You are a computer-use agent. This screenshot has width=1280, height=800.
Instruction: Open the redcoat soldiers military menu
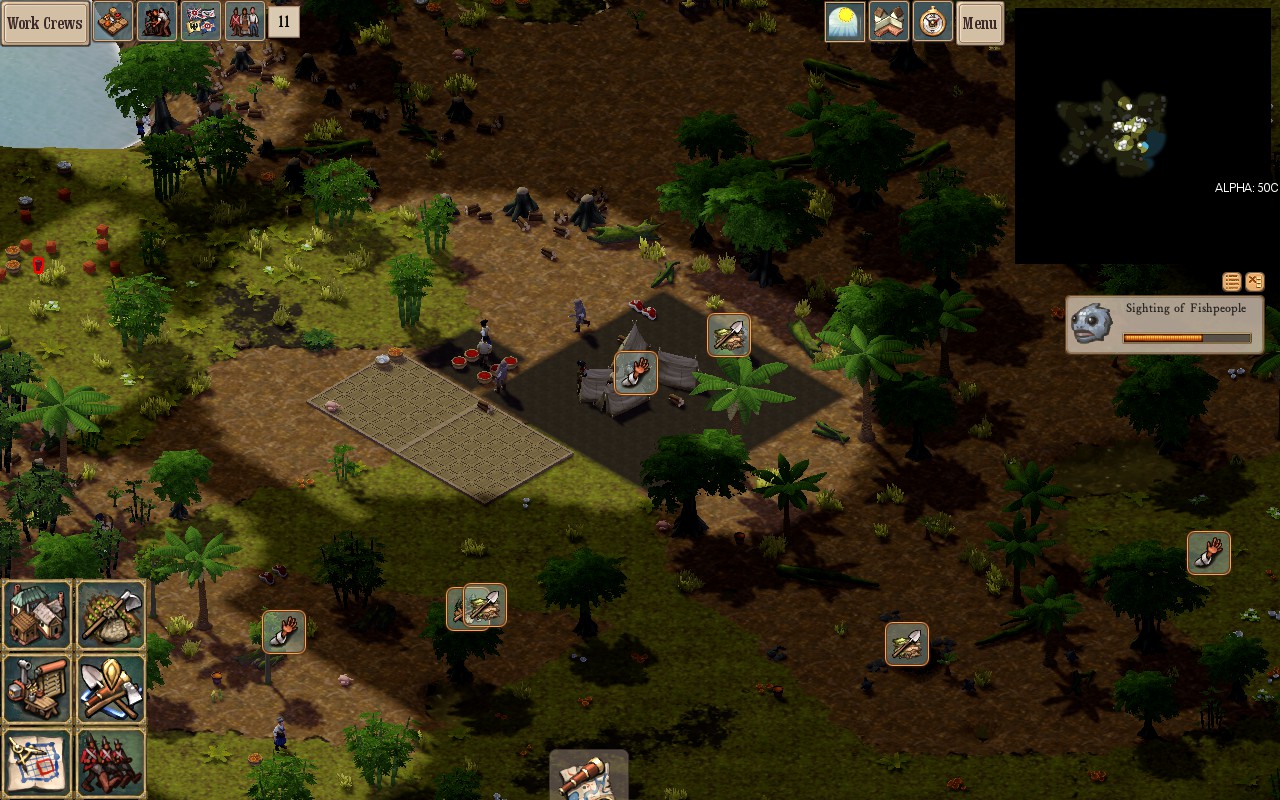[111, 763]
